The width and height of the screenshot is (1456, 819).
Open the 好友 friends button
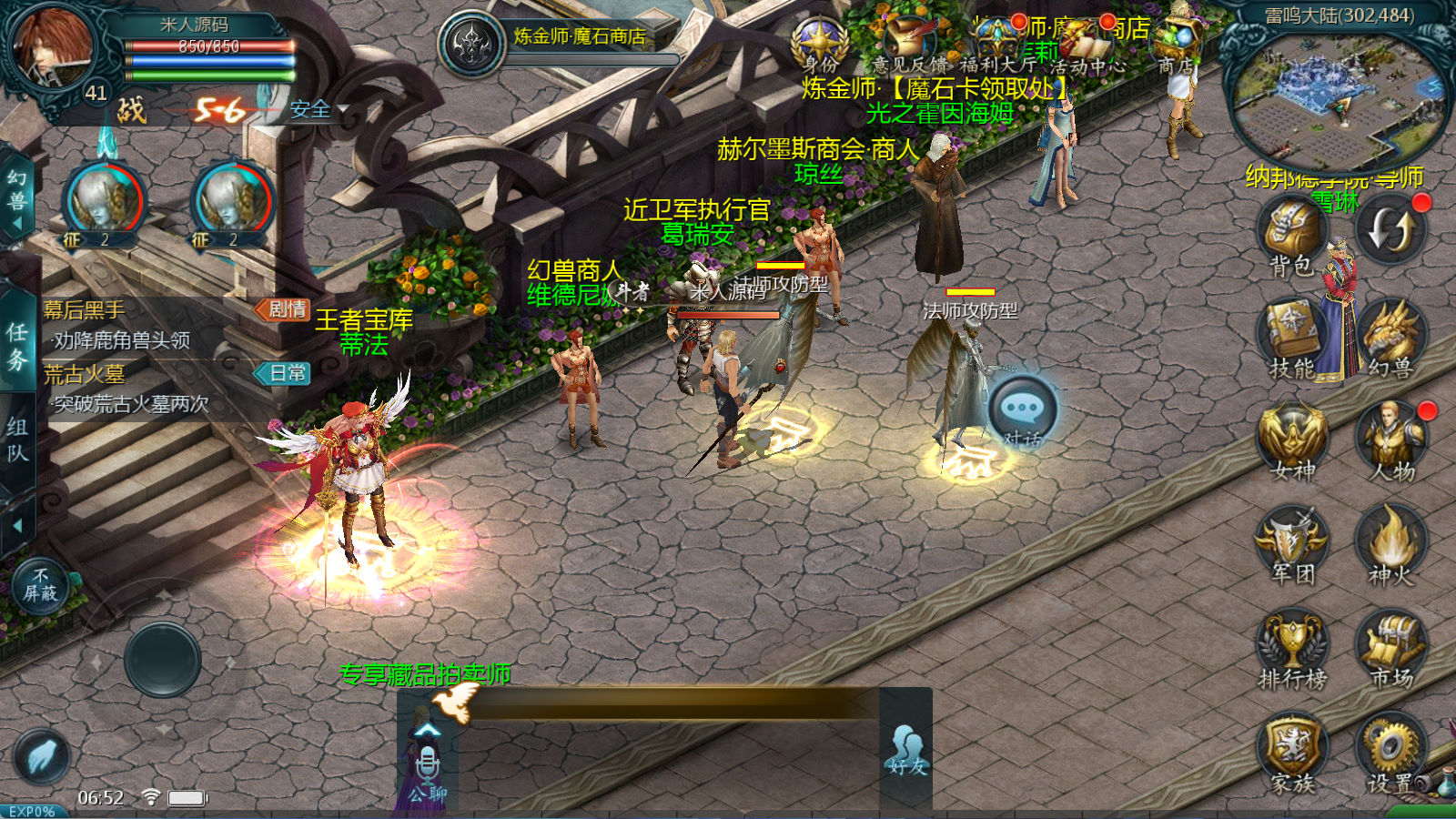[905, 751]
